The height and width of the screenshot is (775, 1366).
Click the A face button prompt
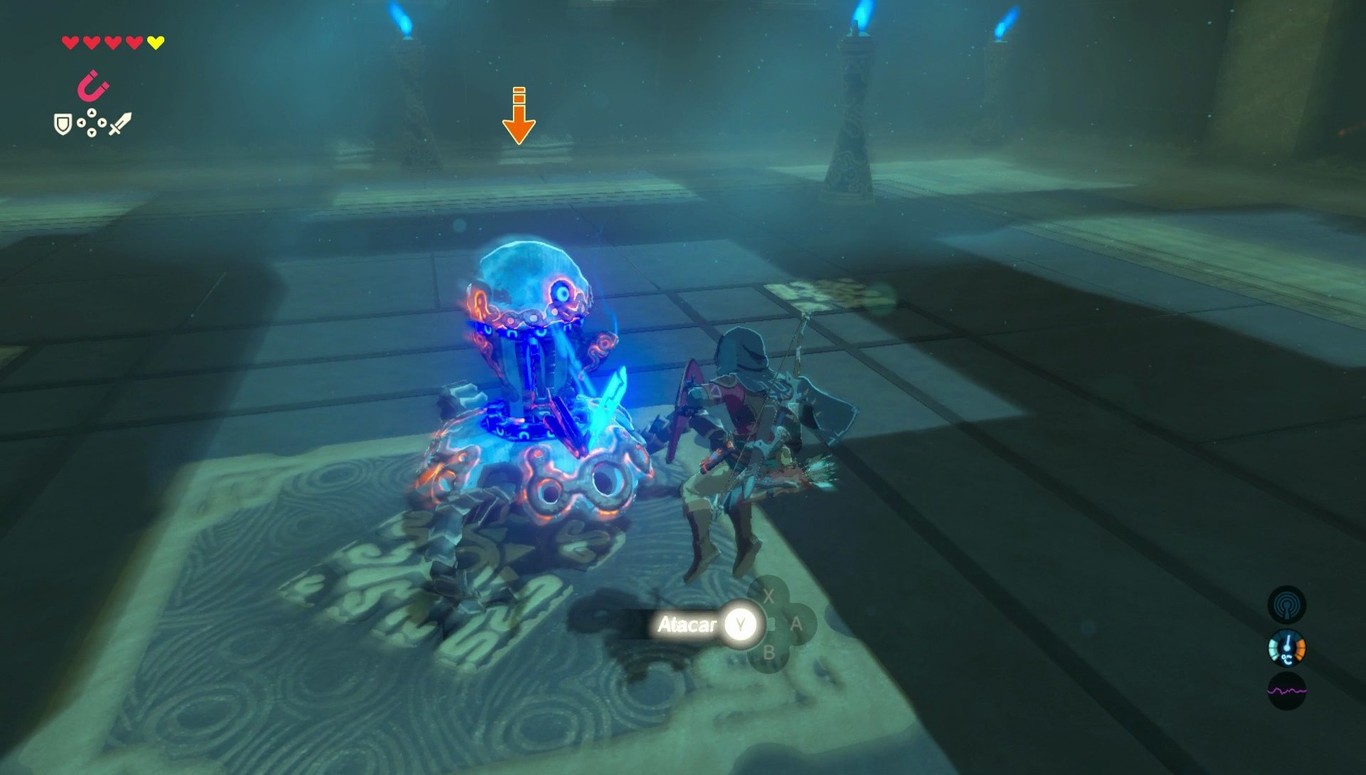click(x=796, y=624)
